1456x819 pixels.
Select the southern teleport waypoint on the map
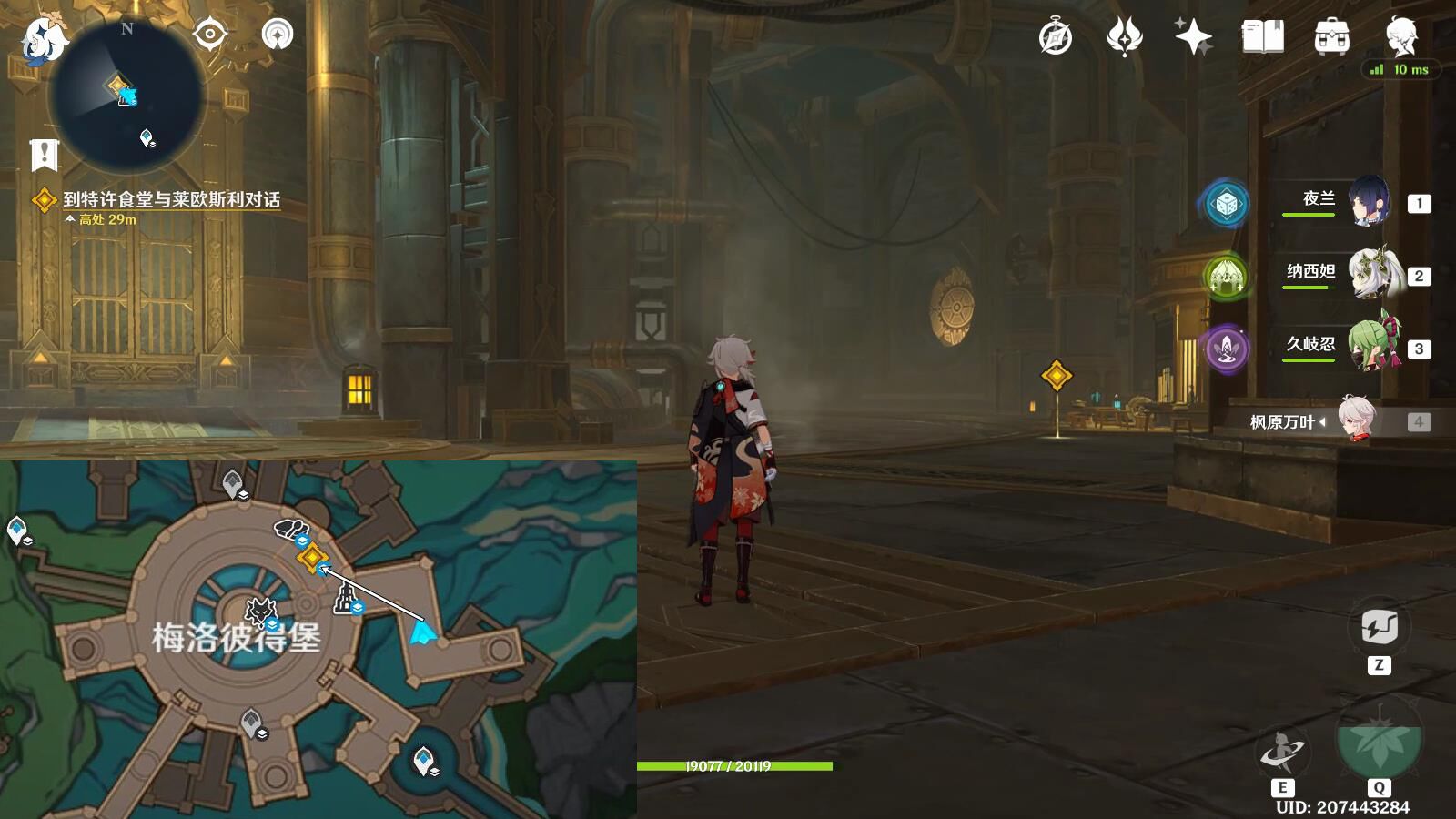pyautogui.click(x=423, y=759)
